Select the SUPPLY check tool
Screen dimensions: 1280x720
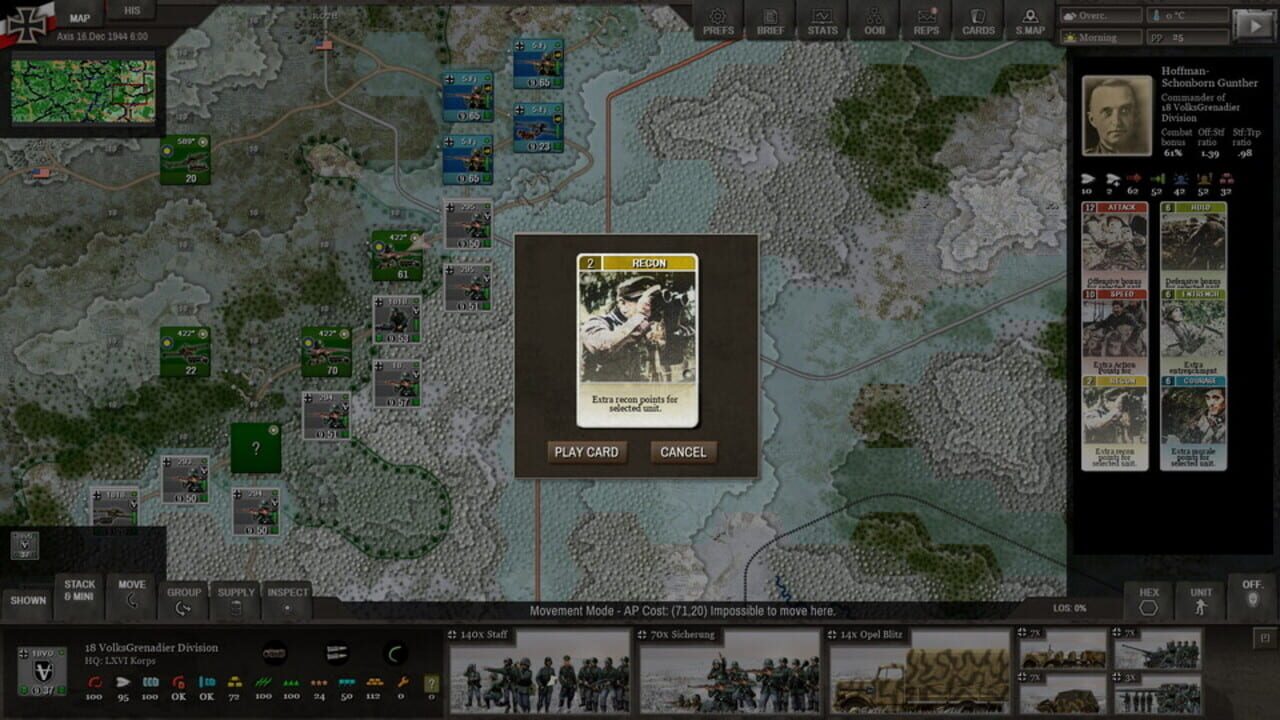pos(236,600)
